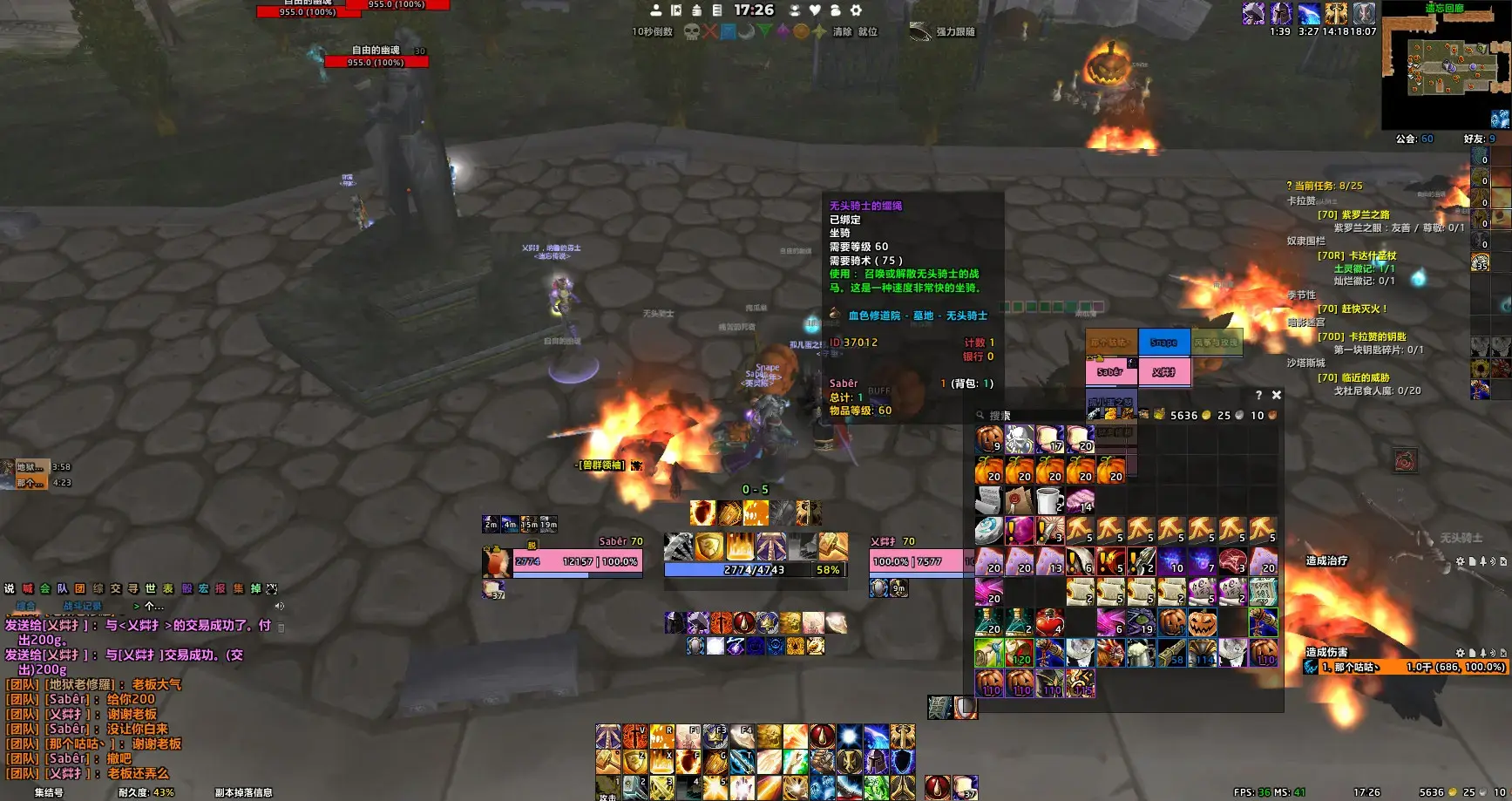
Task: Select the white mug item in the bag
Action: 1049,501
